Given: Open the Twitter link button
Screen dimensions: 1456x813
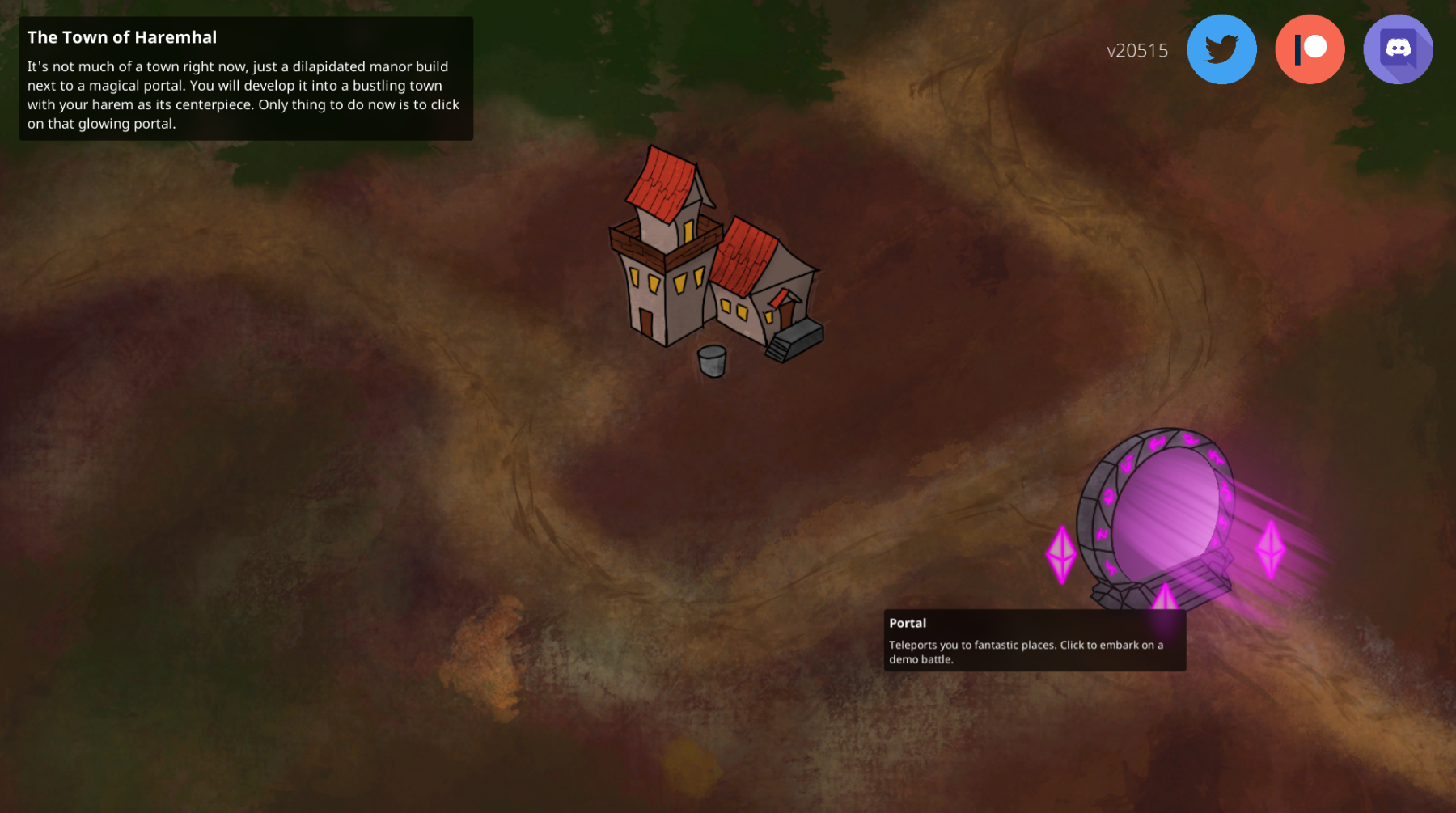Looking at the screenshot, I should pyautogui.click(x=1221, y=49).
